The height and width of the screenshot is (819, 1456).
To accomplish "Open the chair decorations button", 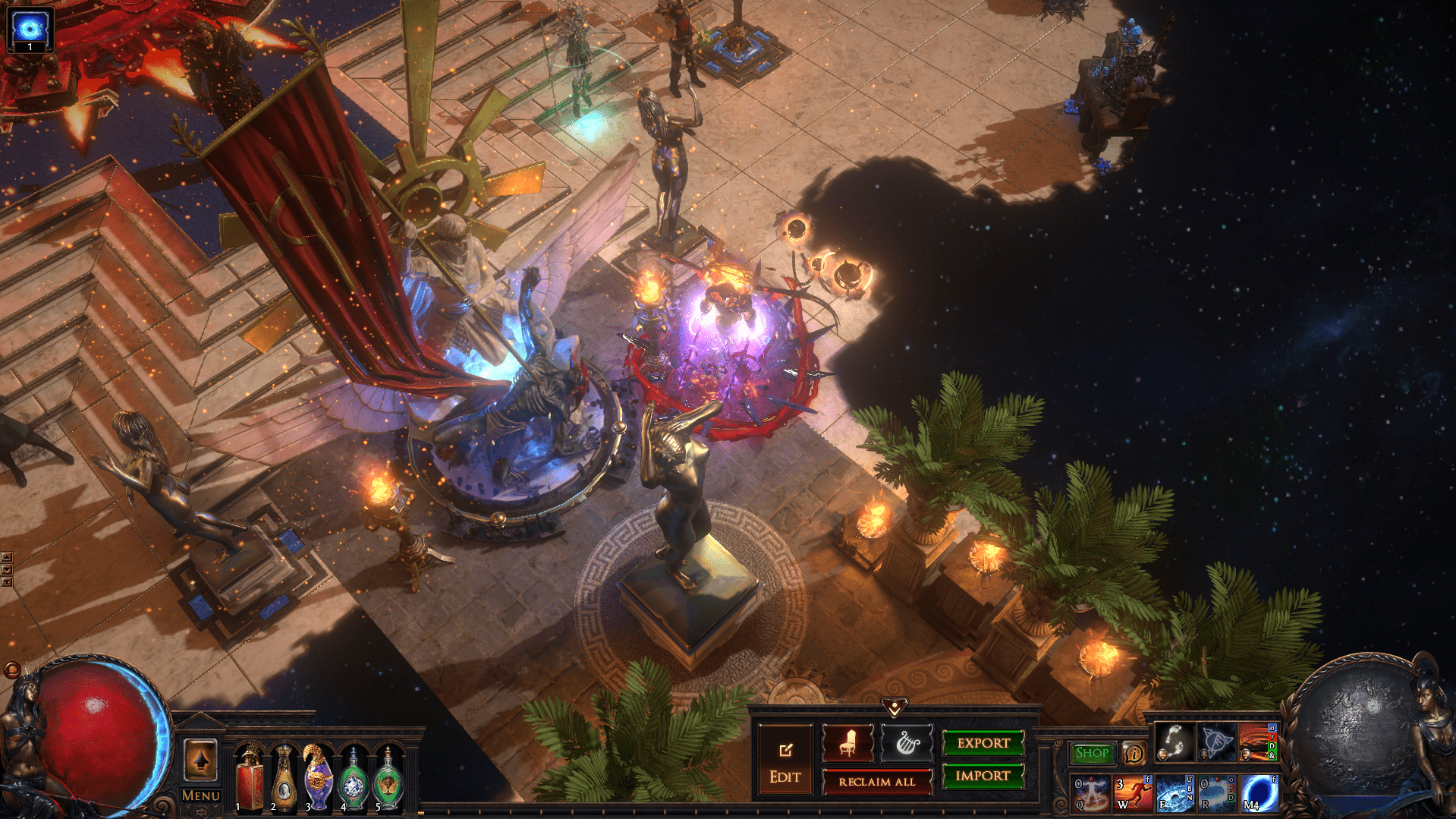I will click(x=847, y=743).
